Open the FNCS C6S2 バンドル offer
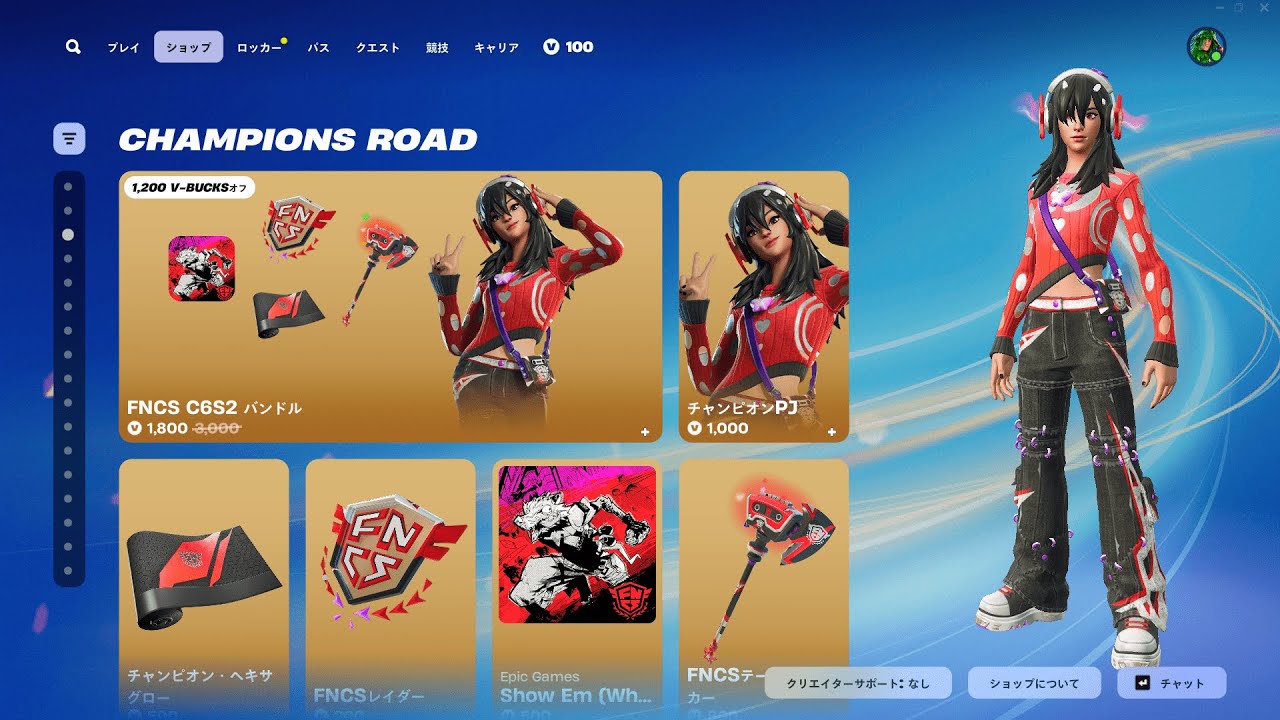The width and height of the screenshot is (1280, 720). click(x=390, y=306)
